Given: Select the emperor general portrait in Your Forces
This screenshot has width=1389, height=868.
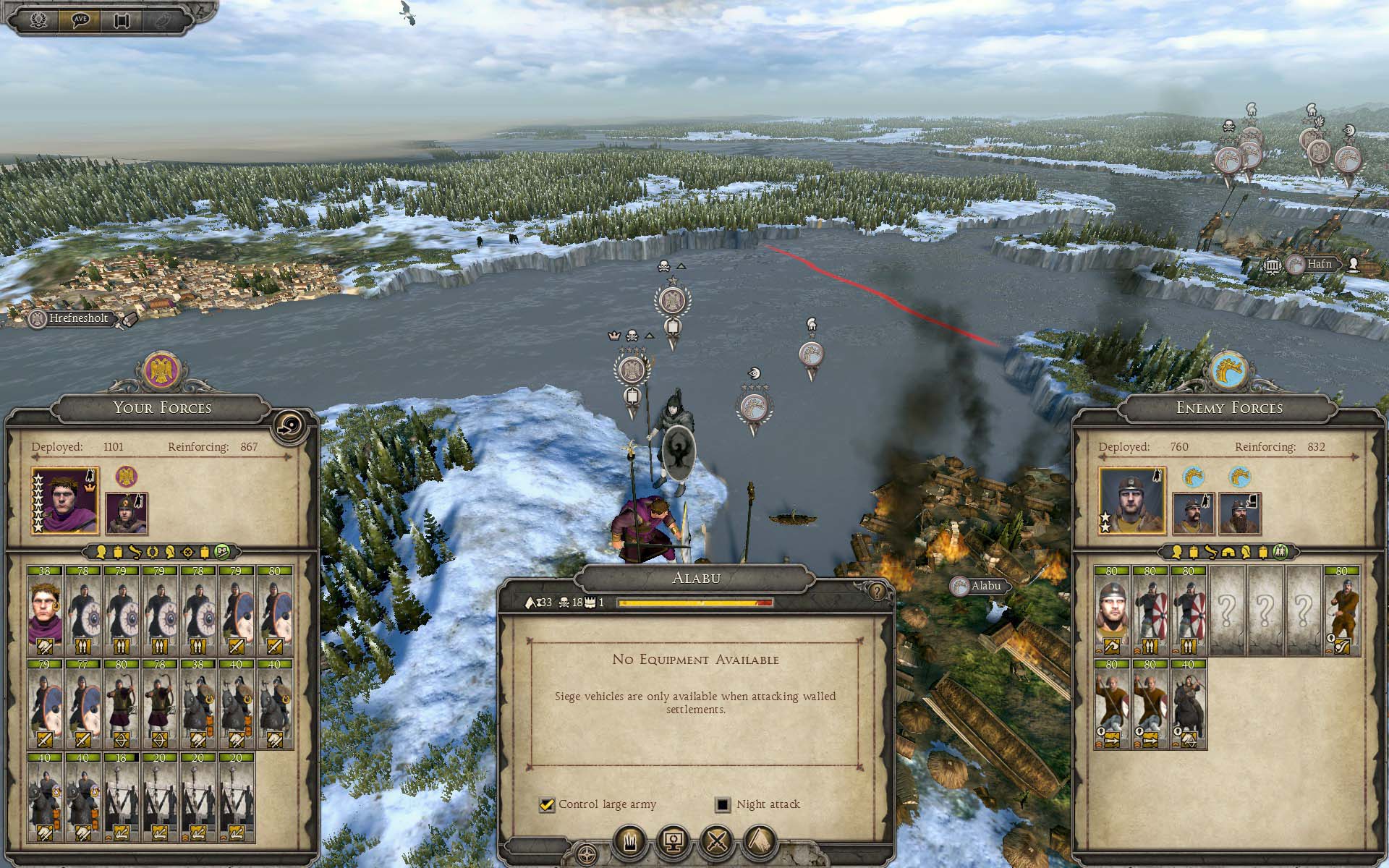Looking at the screenshot, I should coord(65,501).
